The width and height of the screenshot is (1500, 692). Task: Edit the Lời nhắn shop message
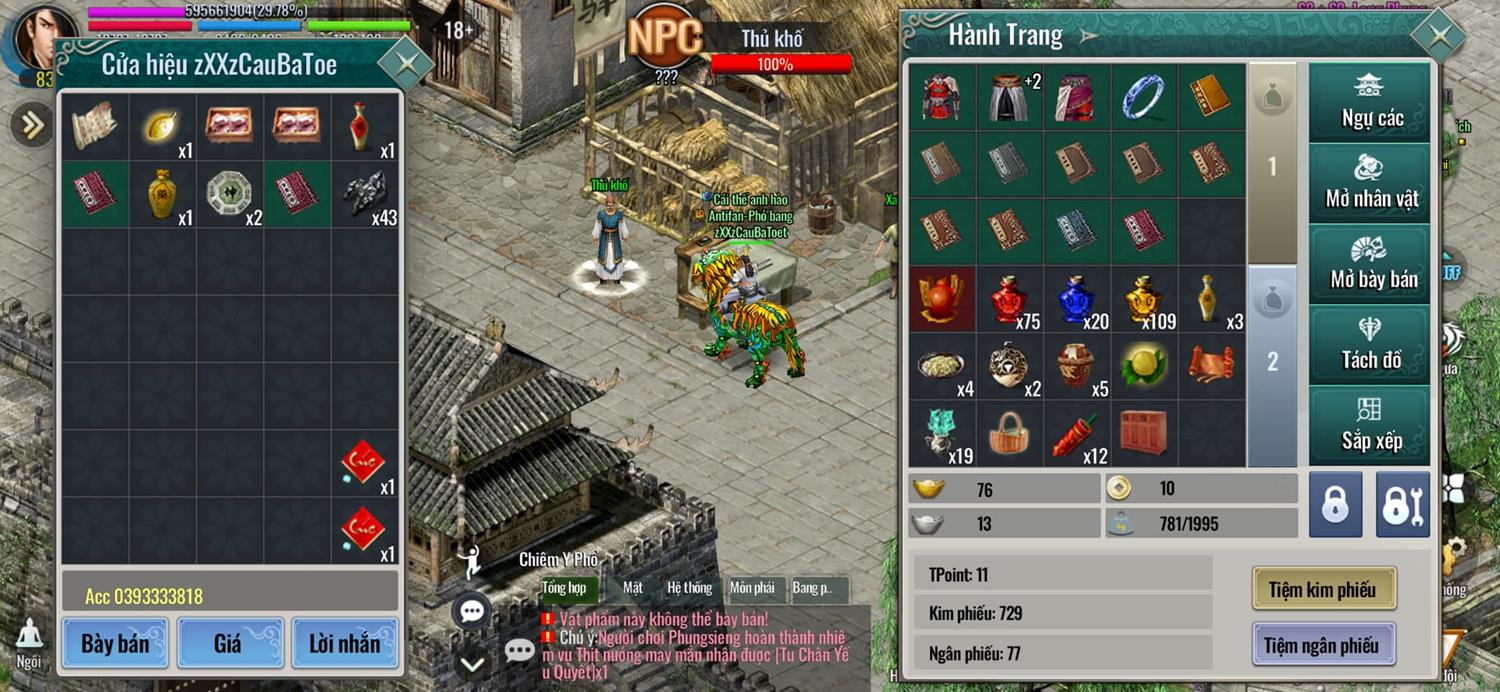[344, 643]
